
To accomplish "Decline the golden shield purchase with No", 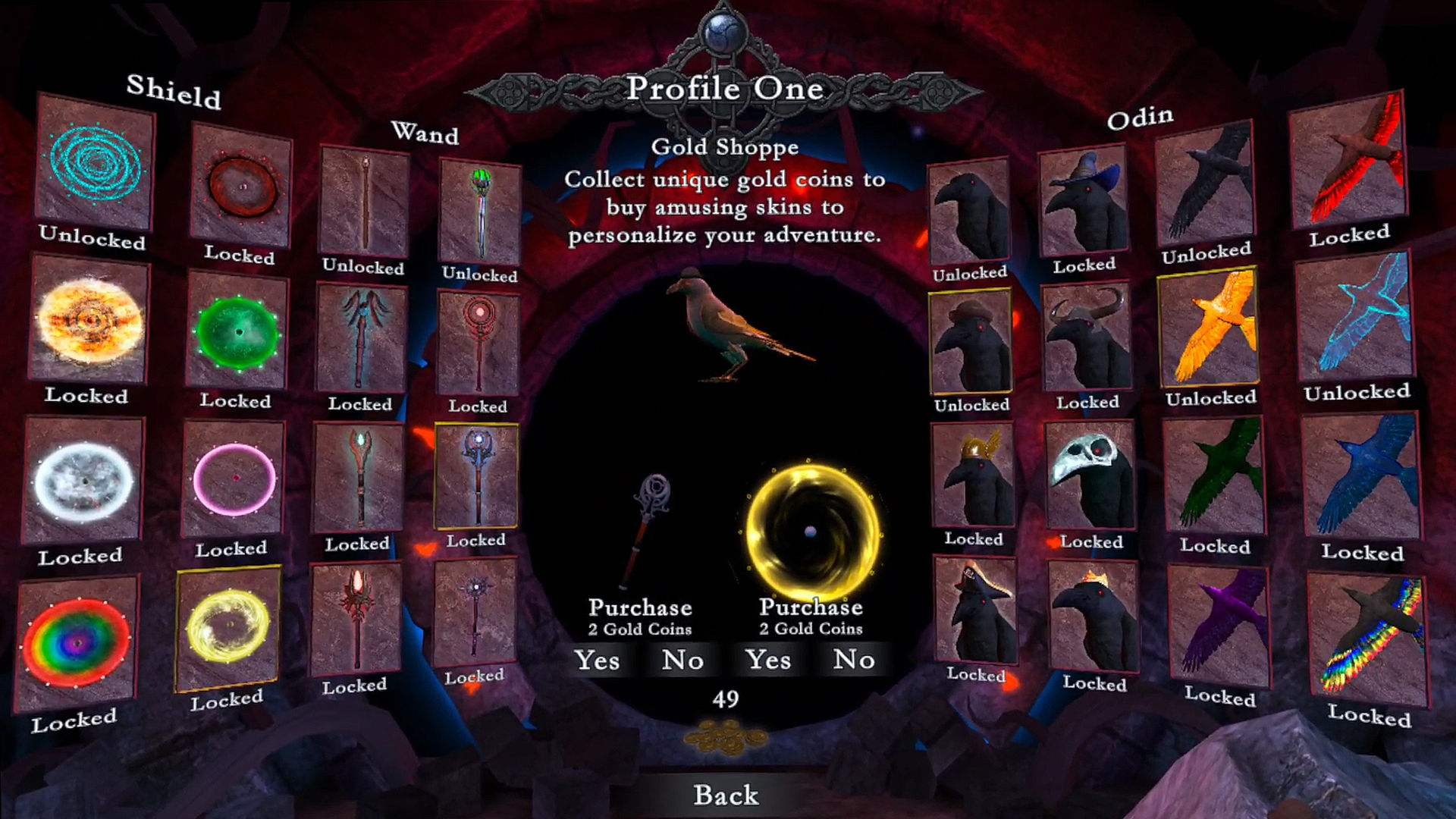I will click(x=854, y=660).
